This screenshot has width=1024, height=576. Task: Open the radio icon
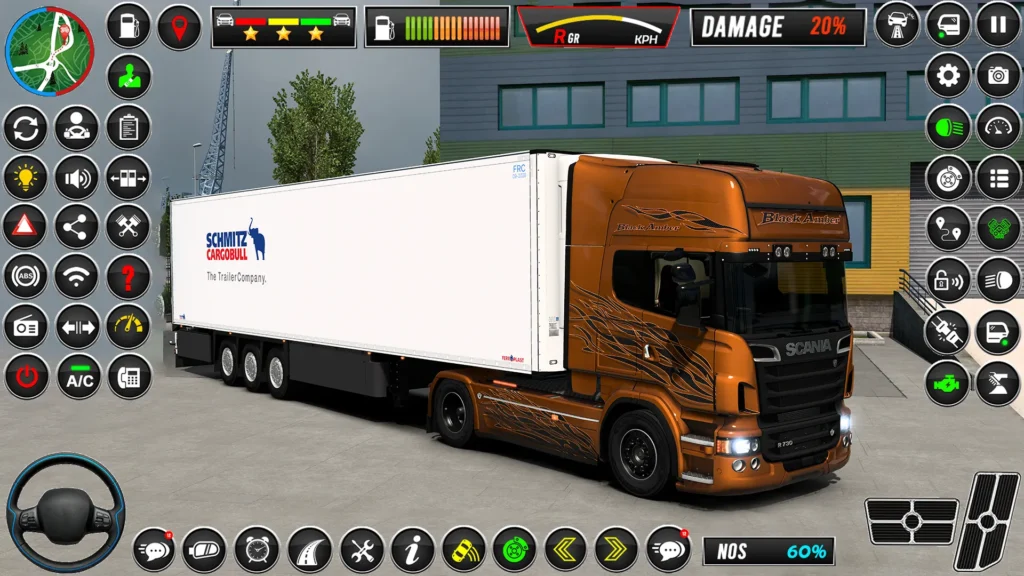pos(26,327)
